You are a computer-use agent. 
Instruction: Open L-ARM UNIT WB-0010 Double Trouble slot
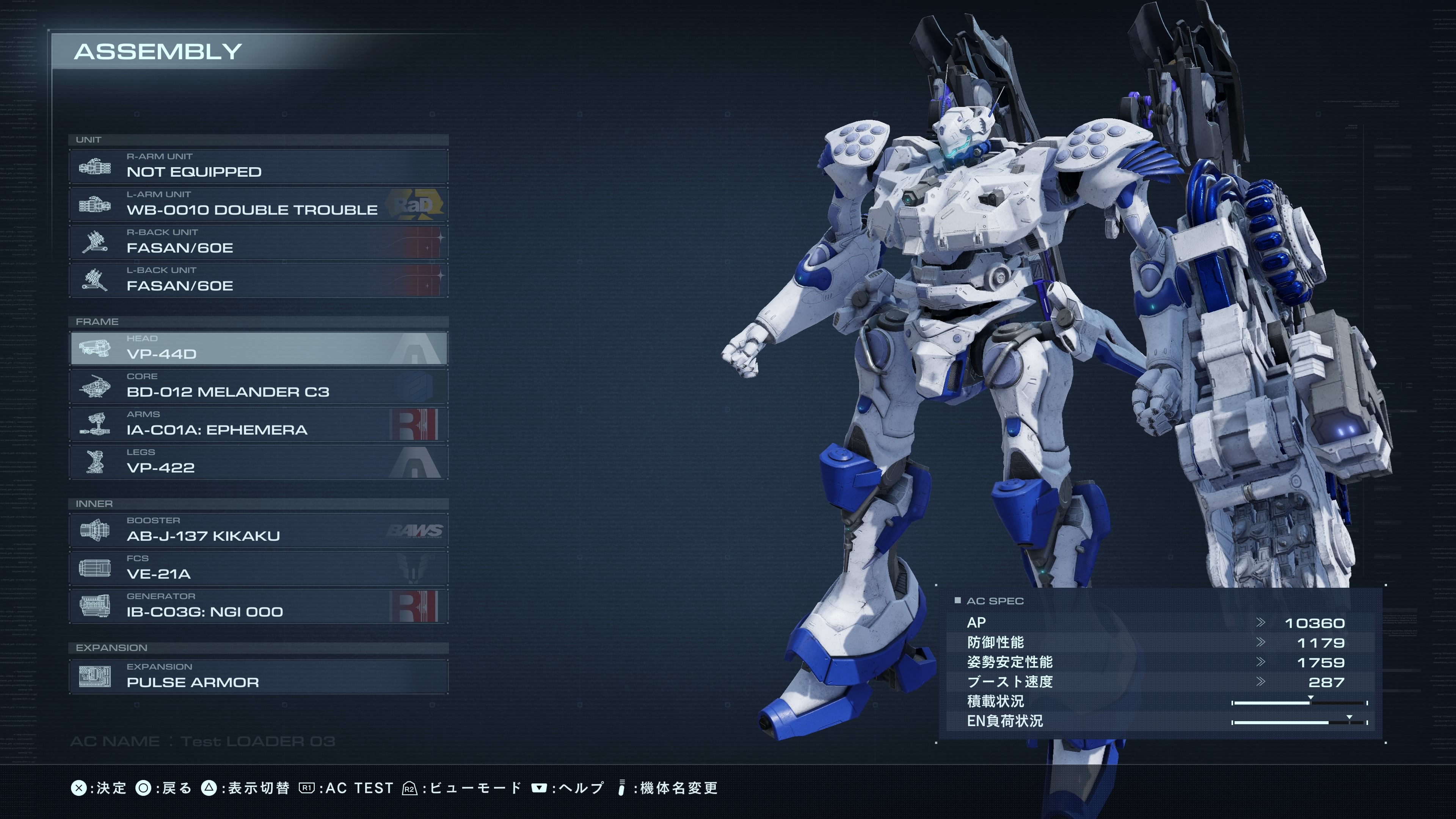(x=258, y=204)
